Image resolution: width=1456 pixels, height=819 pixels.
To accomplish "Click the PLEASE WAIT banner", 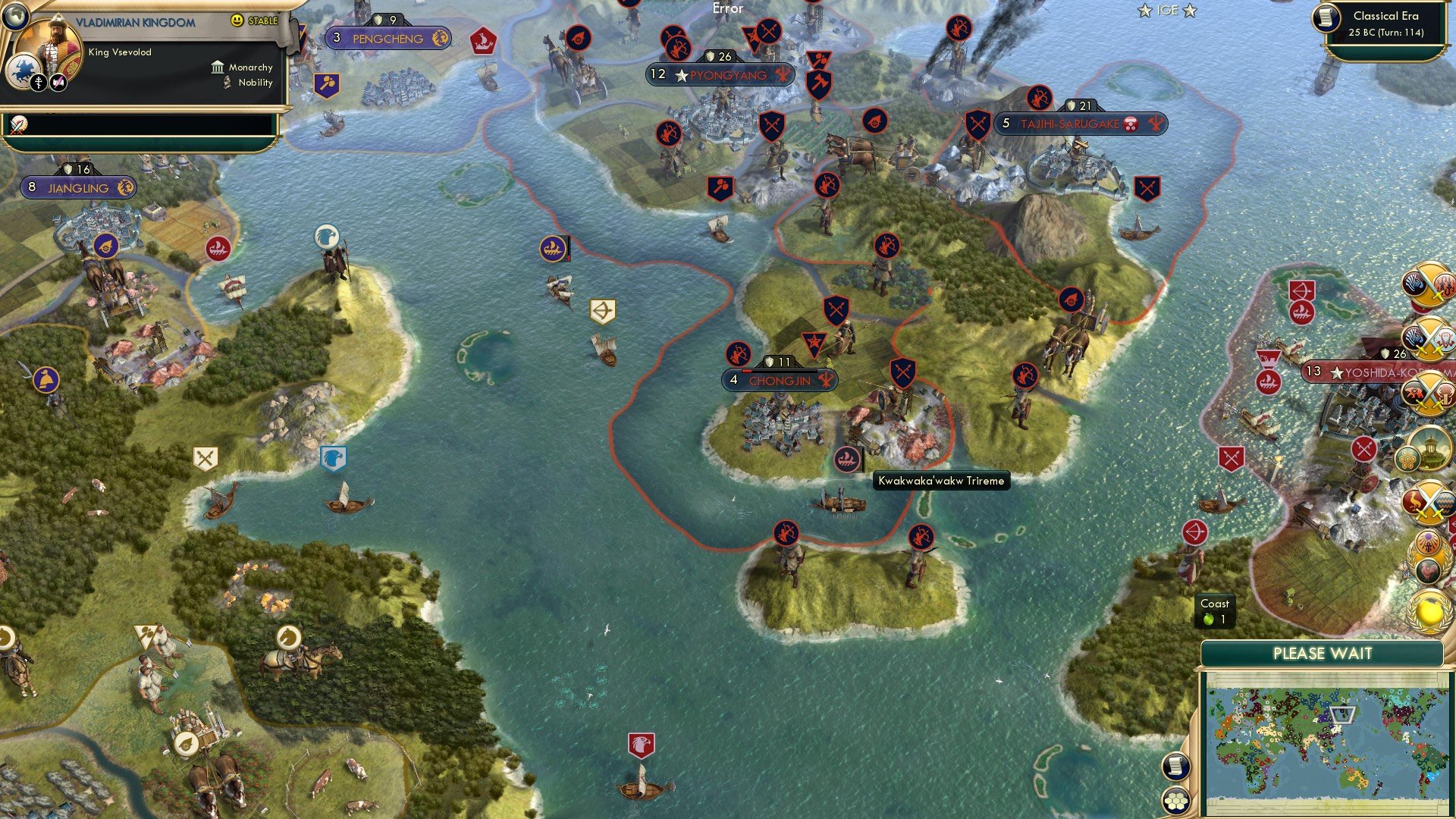I will click(1323, 653).
